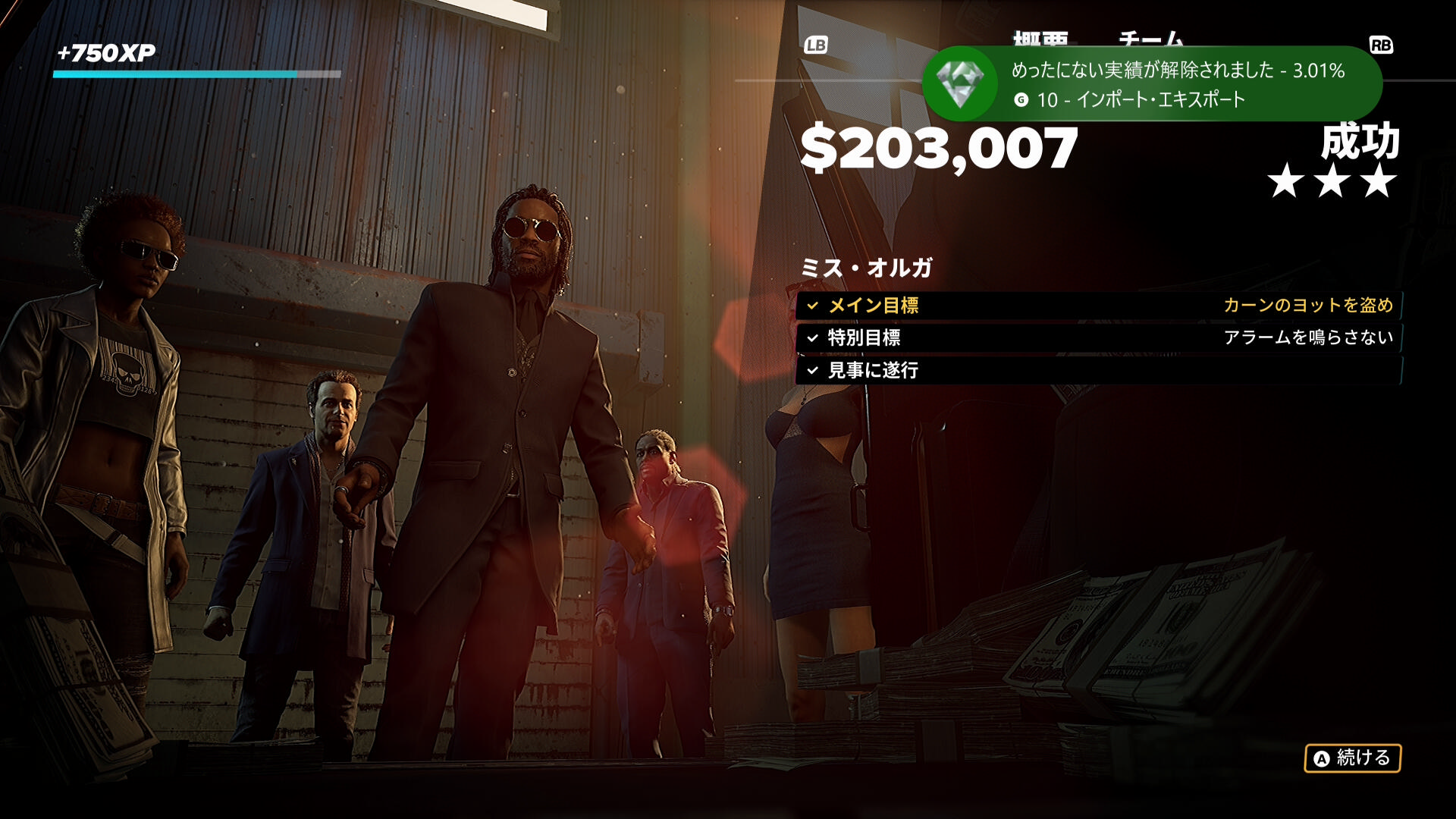Click the 続ける continue button
The image size is (1456, 819).
click(x=1352, y=758)
